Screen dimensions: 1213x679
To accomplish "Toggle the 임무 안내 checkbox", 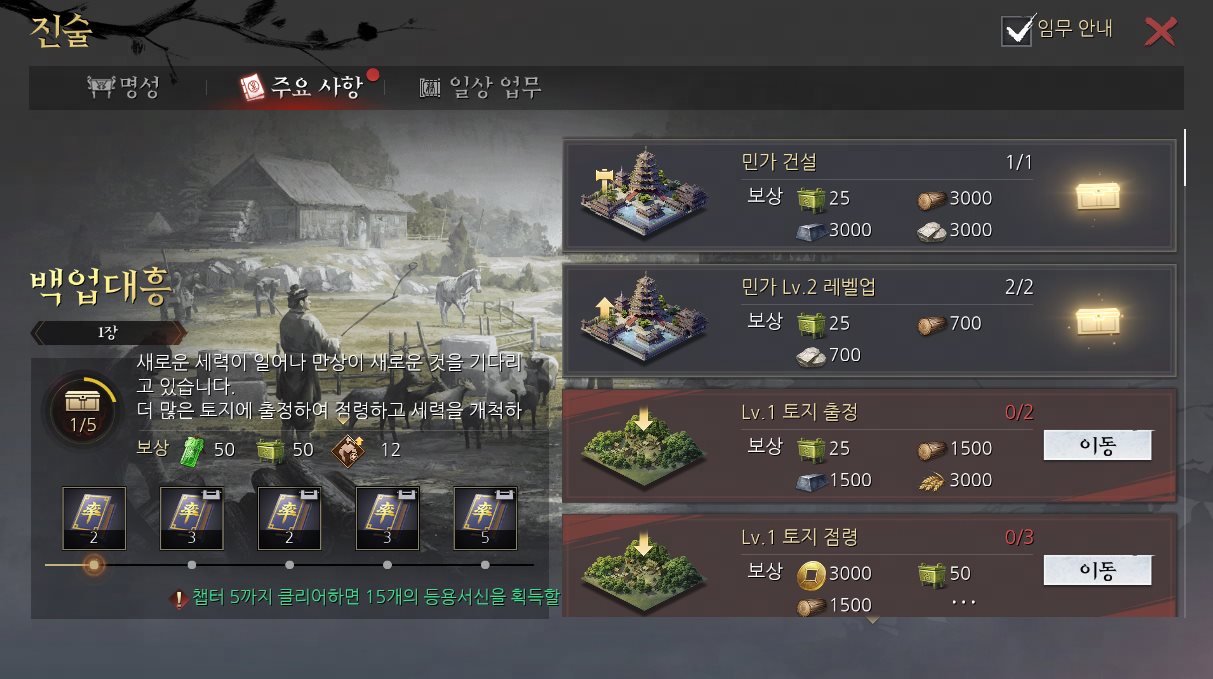I will tap(1017, 31).
